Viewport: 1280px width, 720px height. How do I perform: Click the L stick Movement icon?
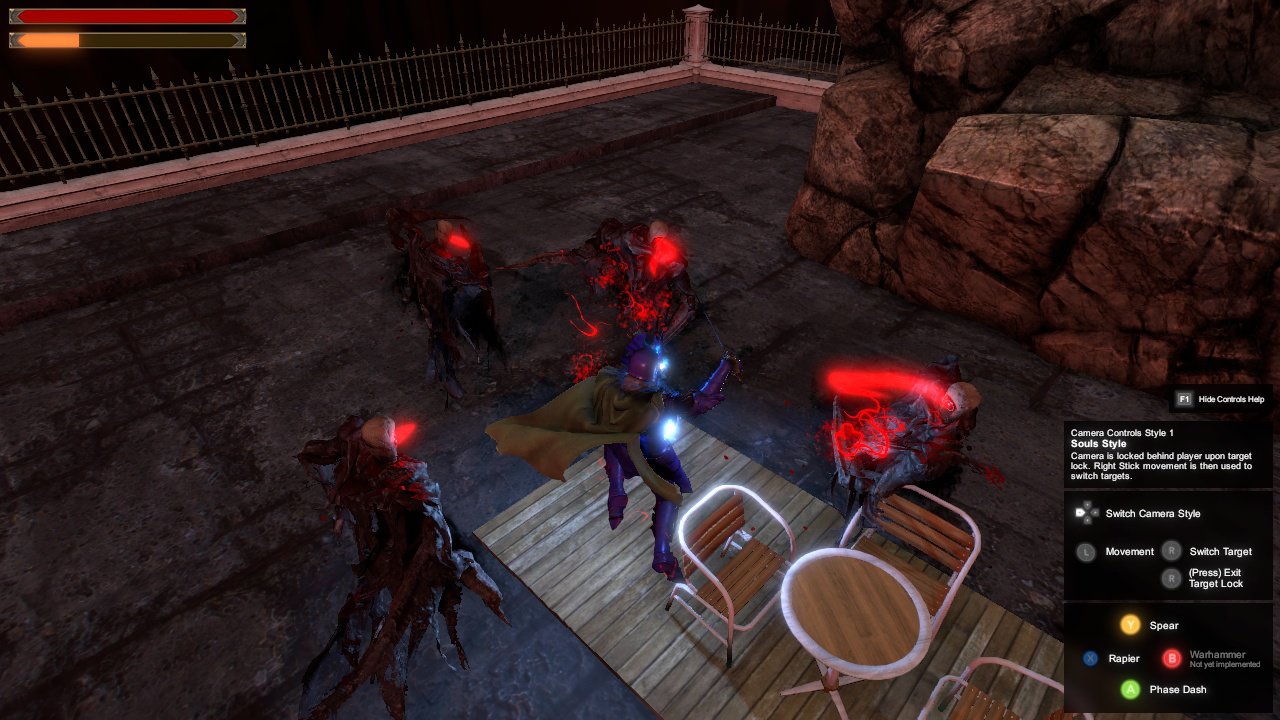point(1087,551)
